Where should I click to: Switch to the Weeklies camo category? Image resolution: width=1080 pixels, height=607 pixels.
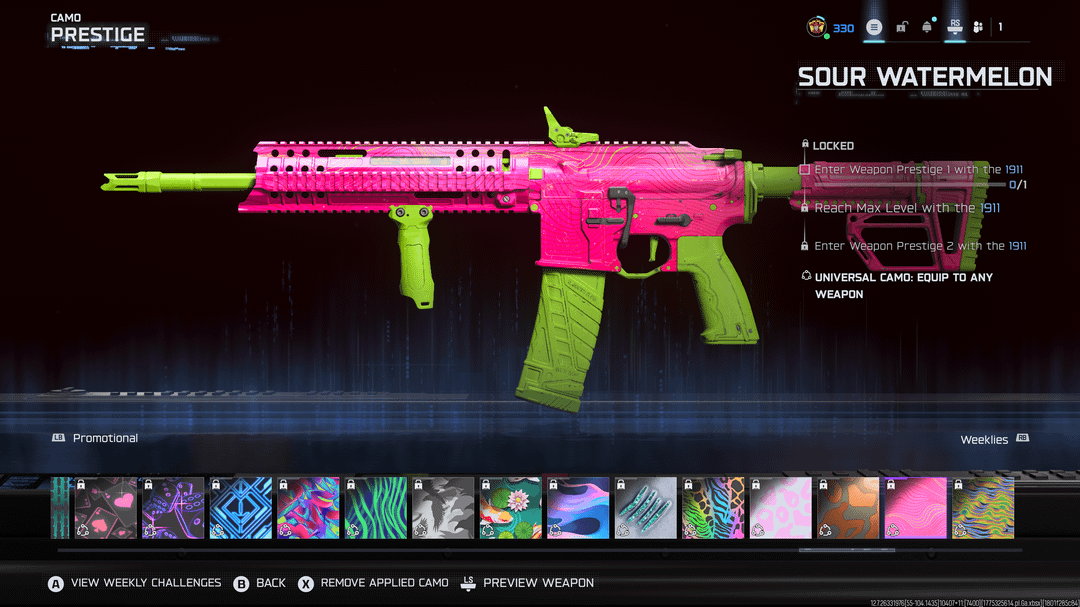pyautogui.click(x=984, y=439)
